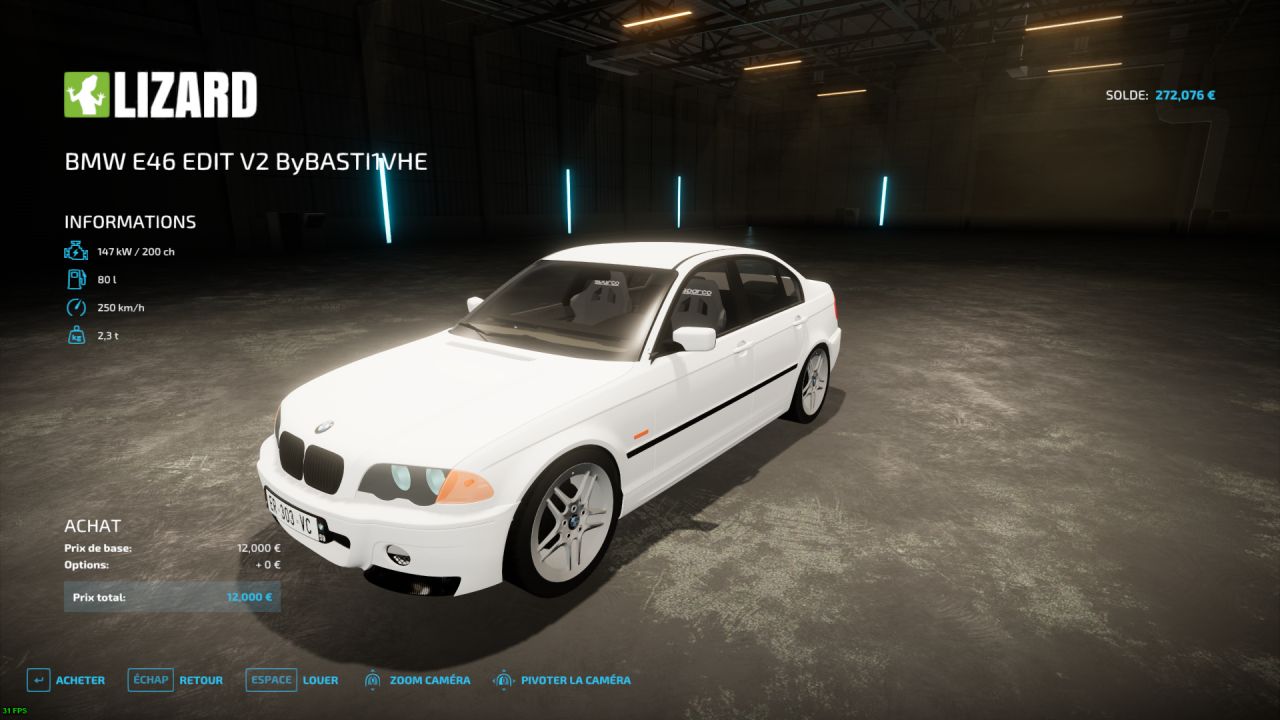Go back using the RETOUR button
The height and width of the screenshot is (720, 1280).
pos(176,680)
